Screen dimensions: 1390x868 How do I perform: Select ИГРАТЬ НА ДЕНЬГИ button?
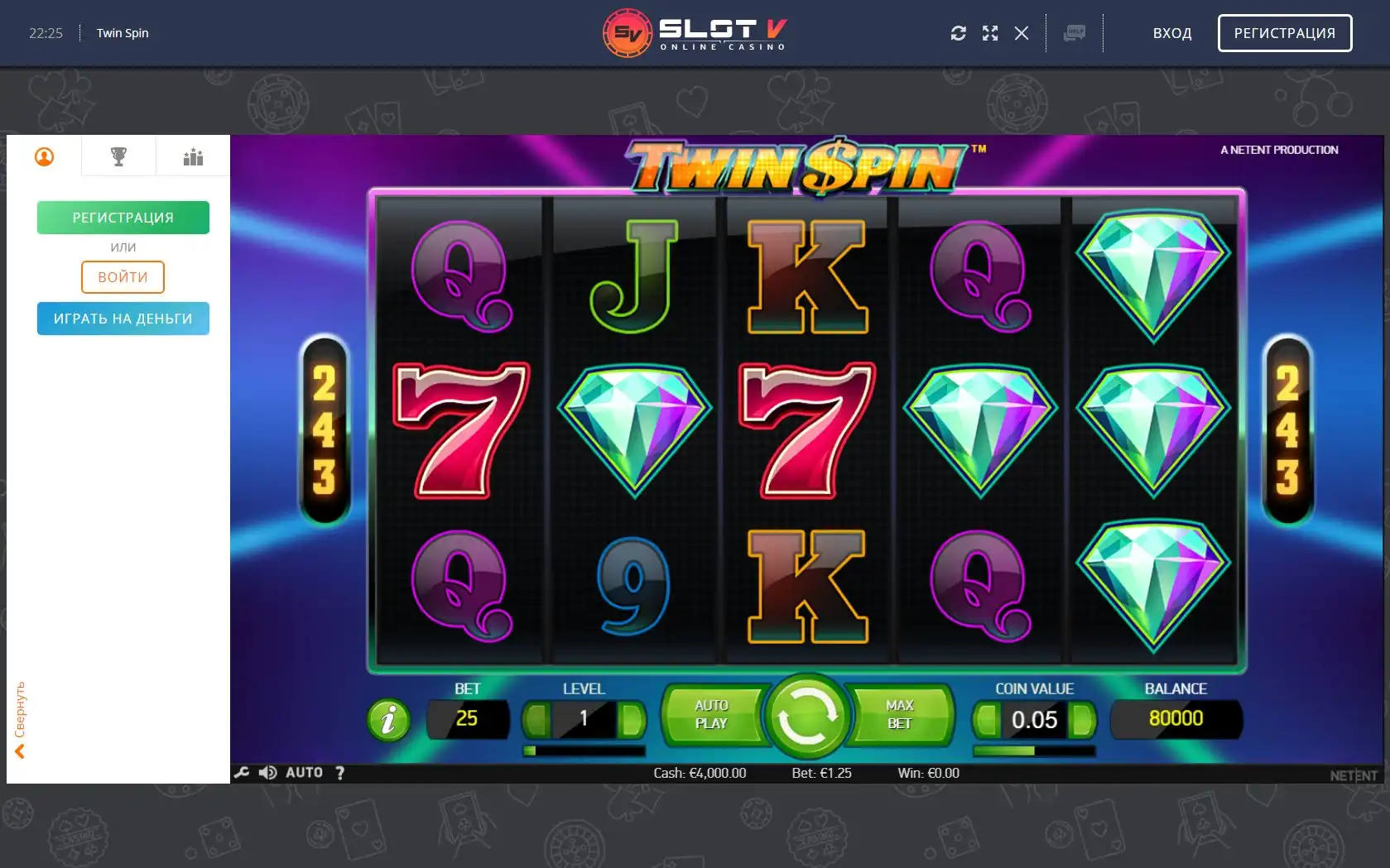click(123, 319)
